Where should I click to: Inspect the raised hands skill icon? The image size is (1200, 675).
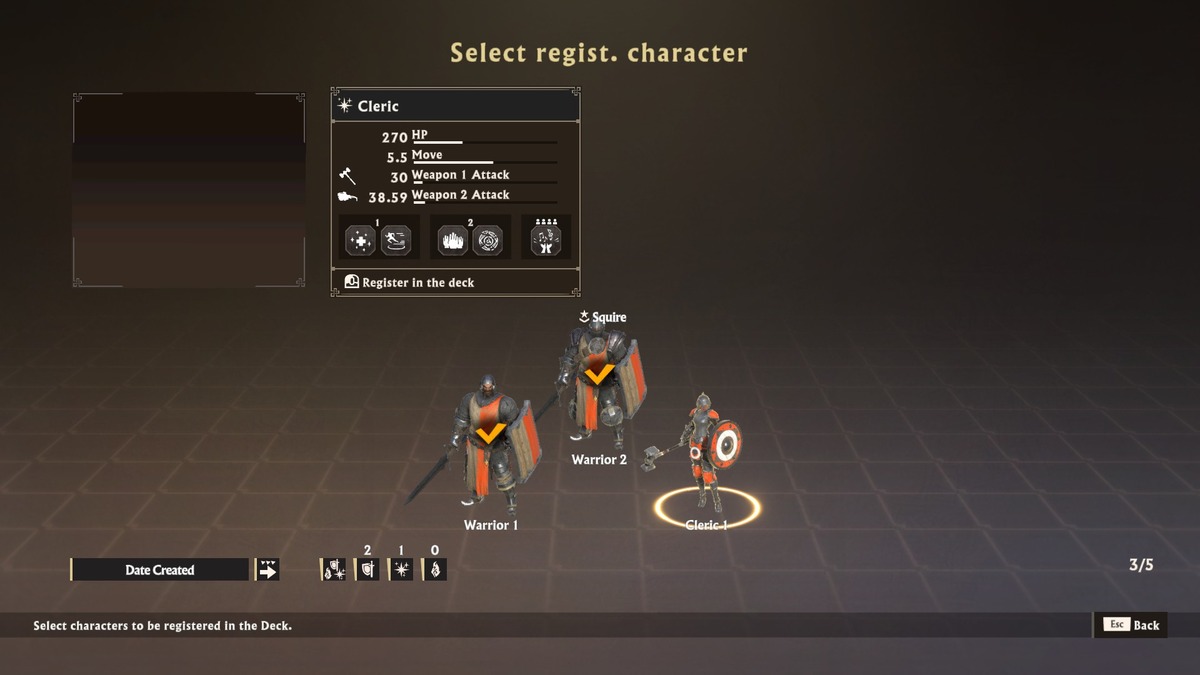pyautogui.click(x=452, y=240)
